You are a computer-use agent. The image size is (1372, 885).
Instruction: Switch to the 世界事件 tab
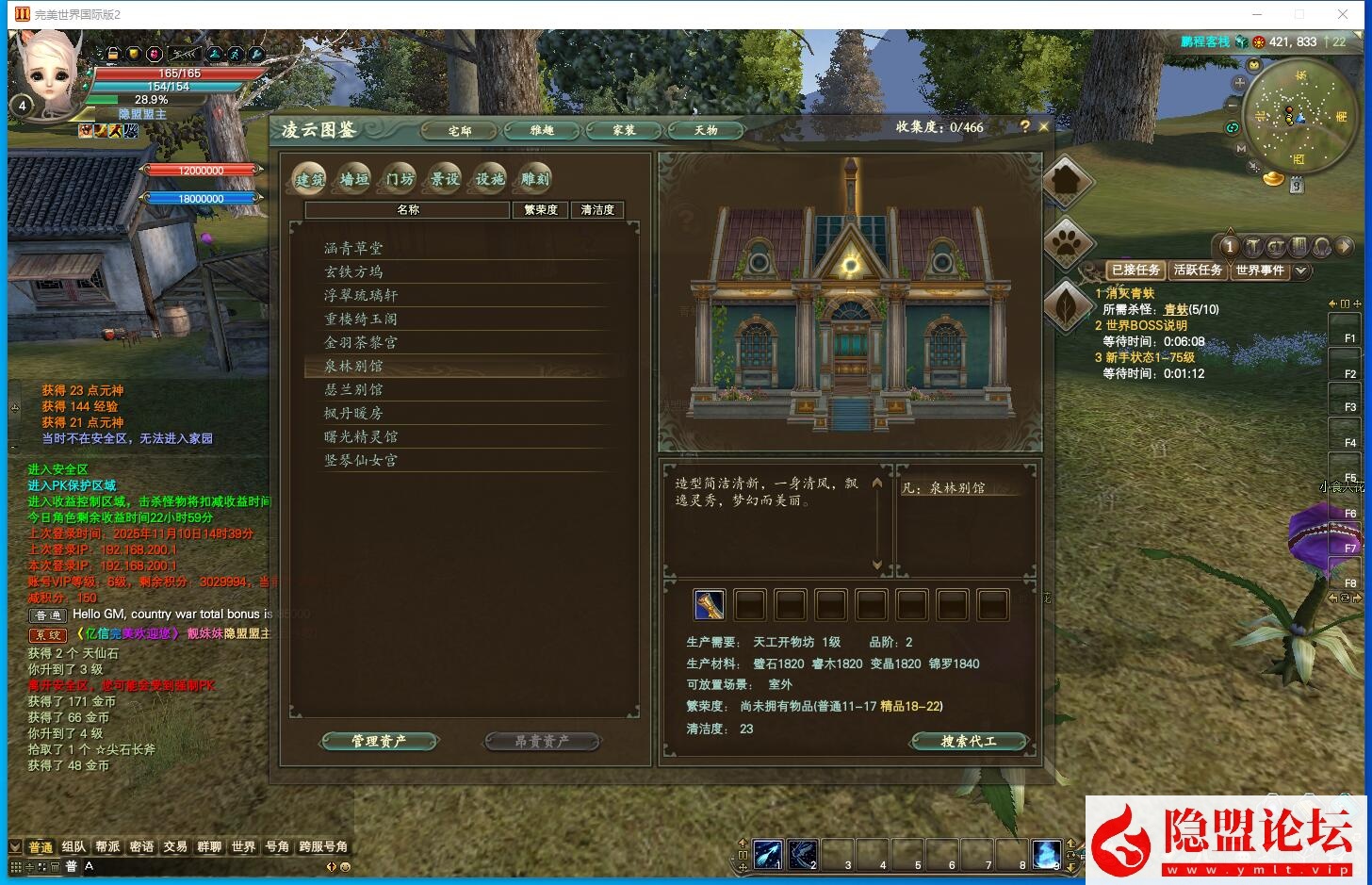pos(1260,270)
